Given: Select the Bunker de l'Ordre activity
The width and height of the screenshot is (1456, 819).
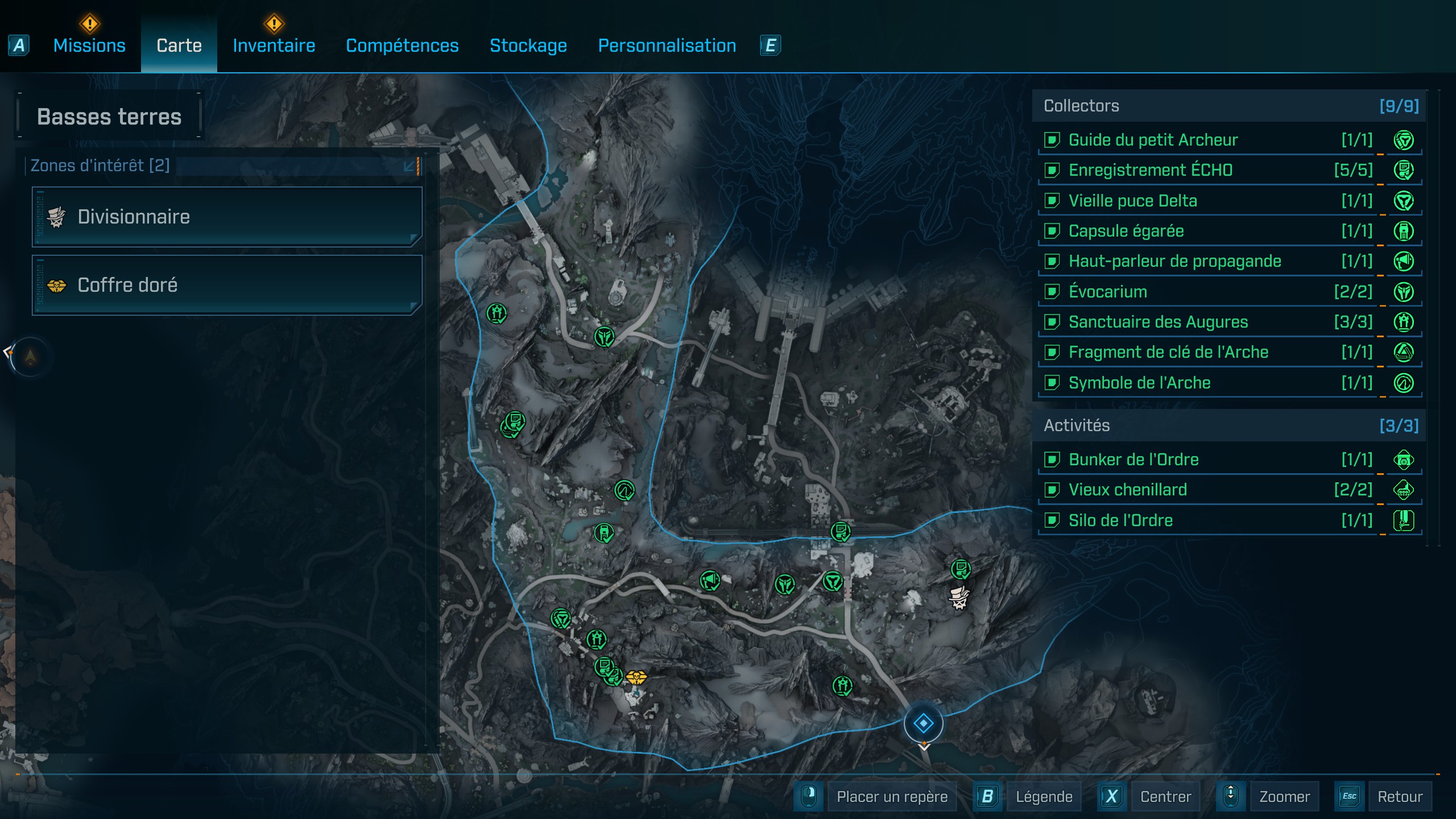Looking at the screenshot, I should (x=1134, y=460).
